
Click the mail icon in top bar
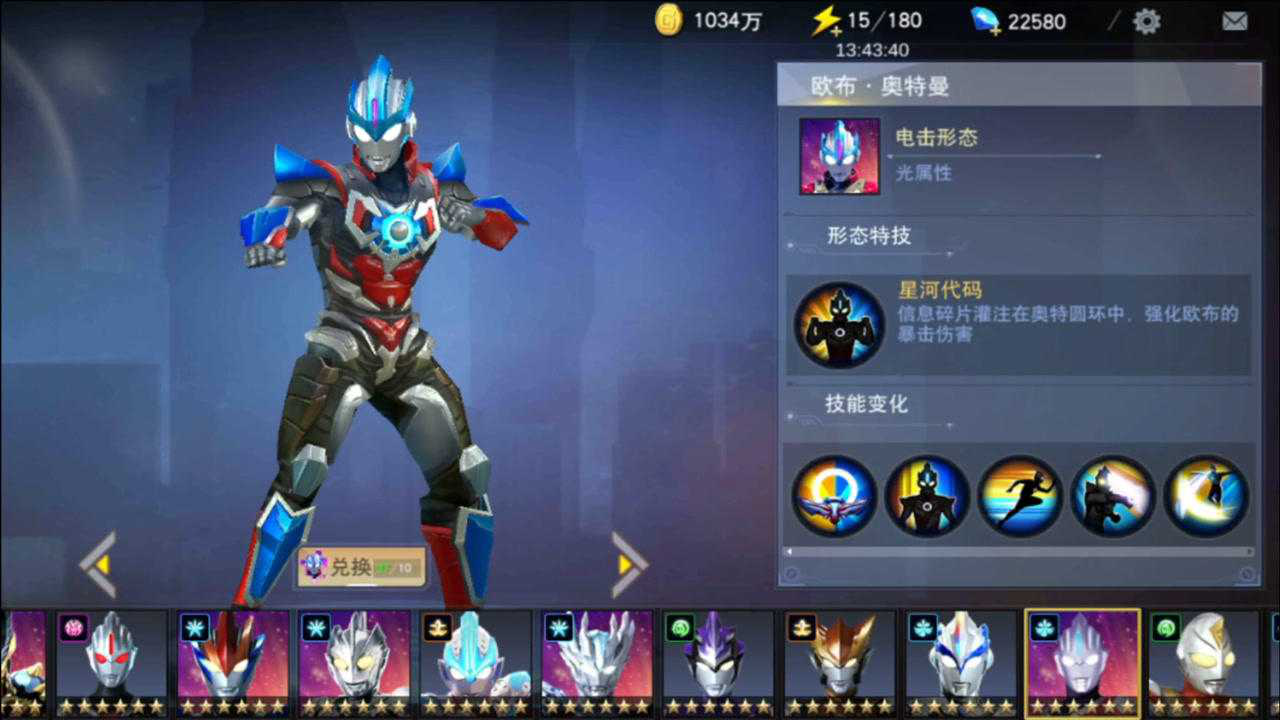coord(1233,20)
